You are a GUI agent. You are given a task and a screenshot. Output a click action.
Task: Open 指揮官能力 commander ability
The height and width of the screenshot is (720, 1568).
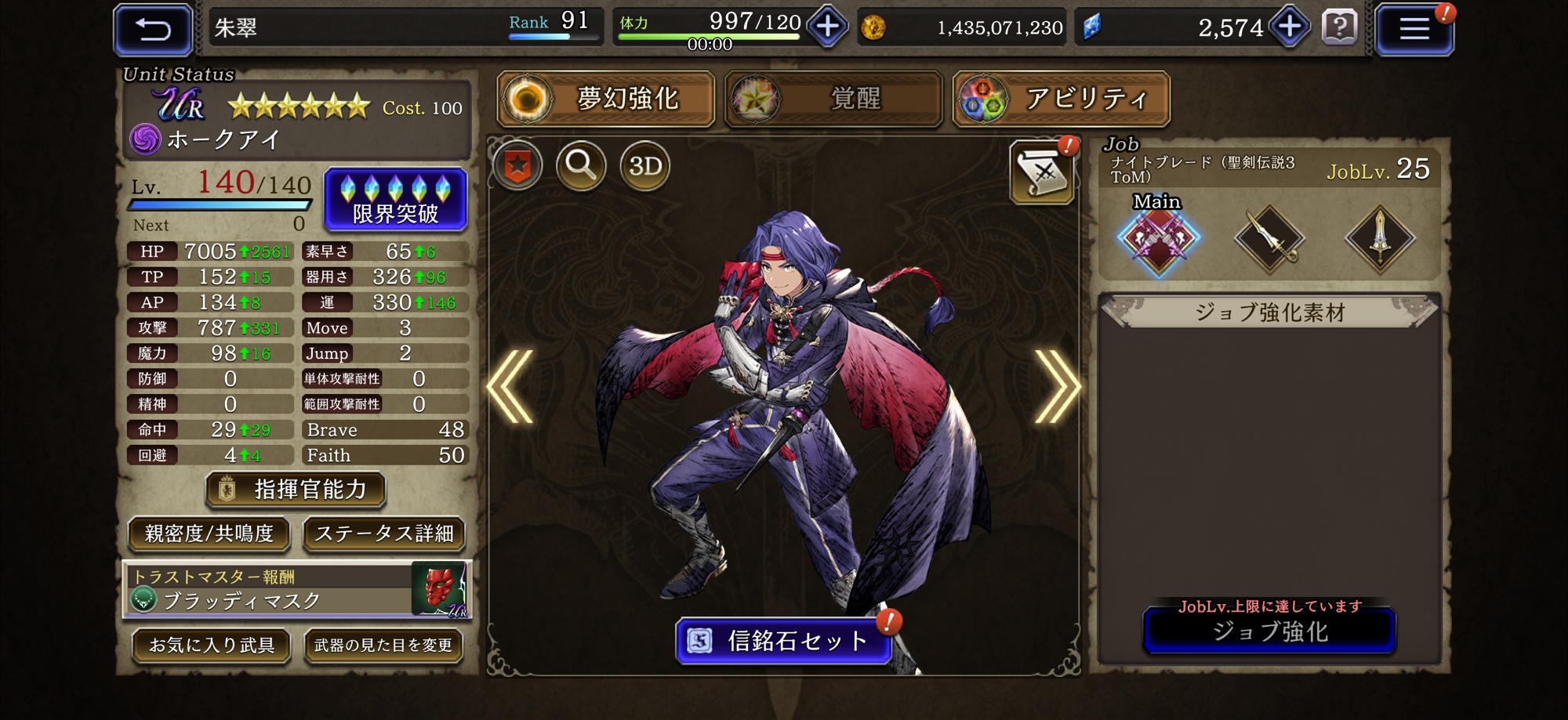[296, 490]
